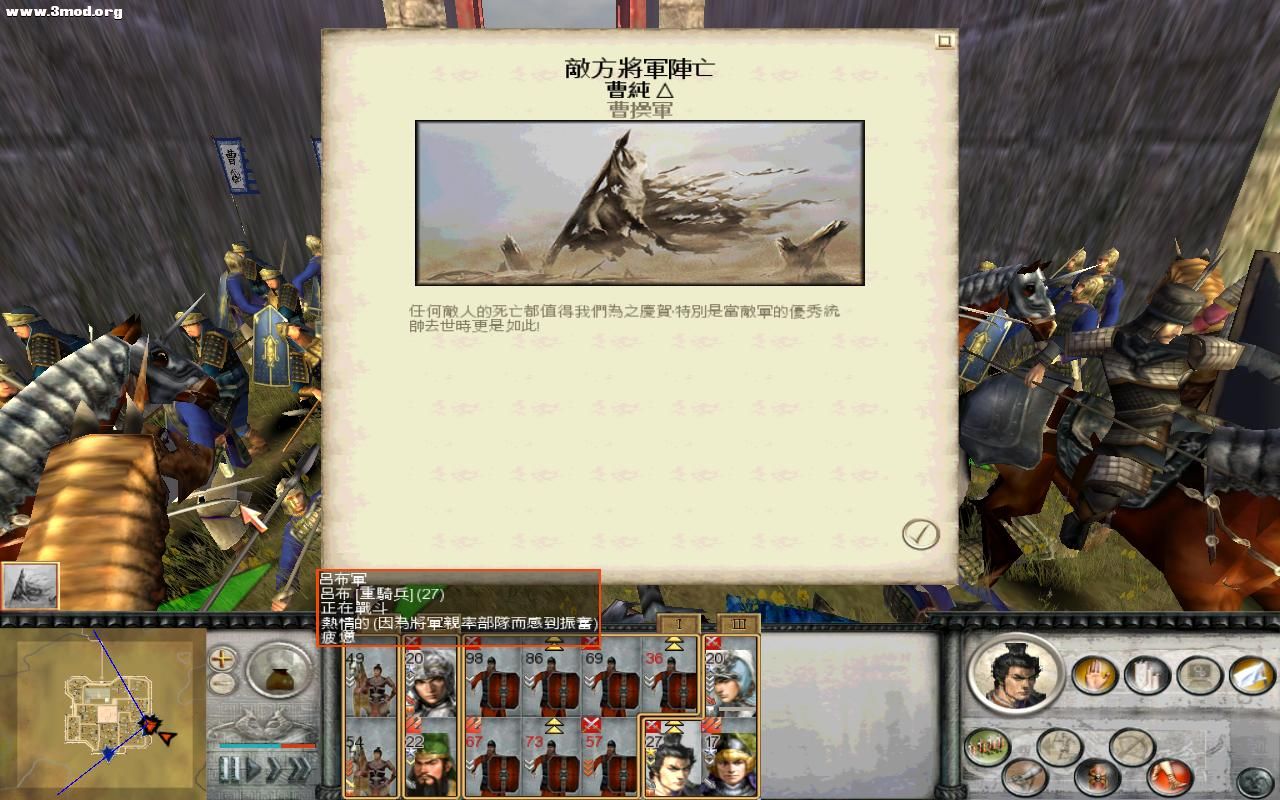Click the wedge formation icon
Image resolution: width=1280 pixels, height=800 pixels.
tap(1058, 745)
